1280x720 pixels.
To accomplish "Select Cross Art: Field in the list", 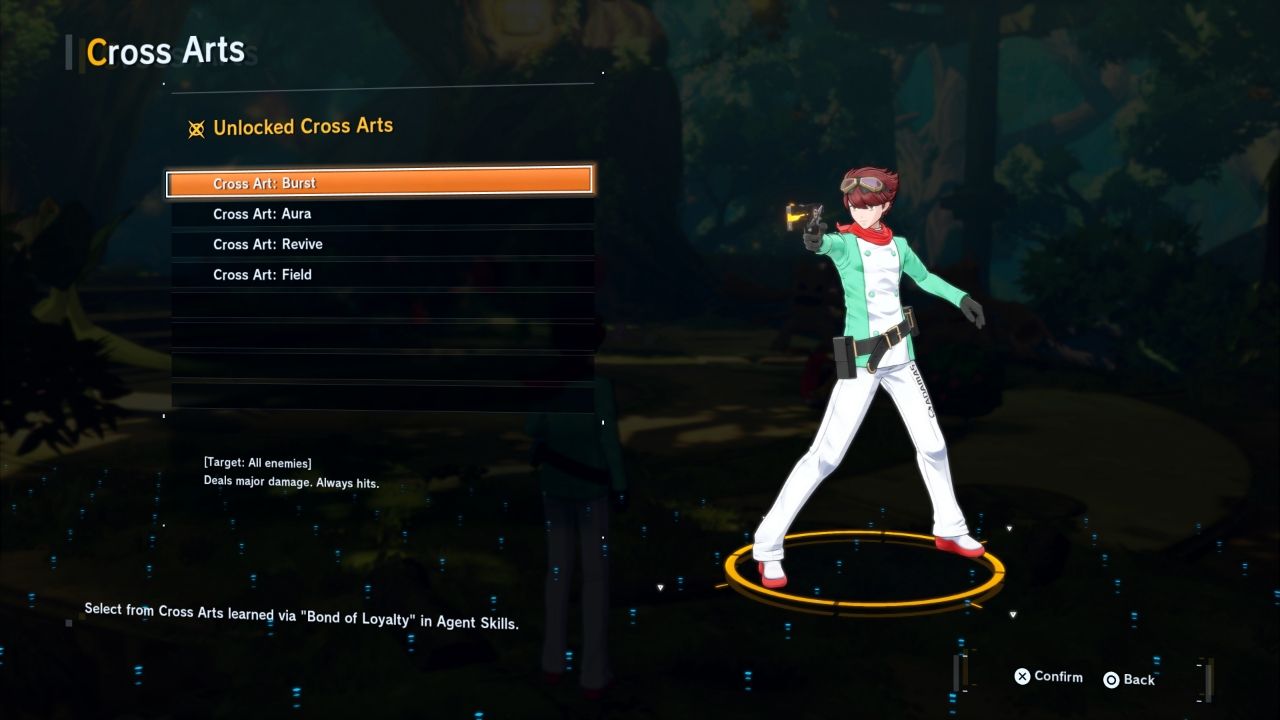I will pos(380,275).
